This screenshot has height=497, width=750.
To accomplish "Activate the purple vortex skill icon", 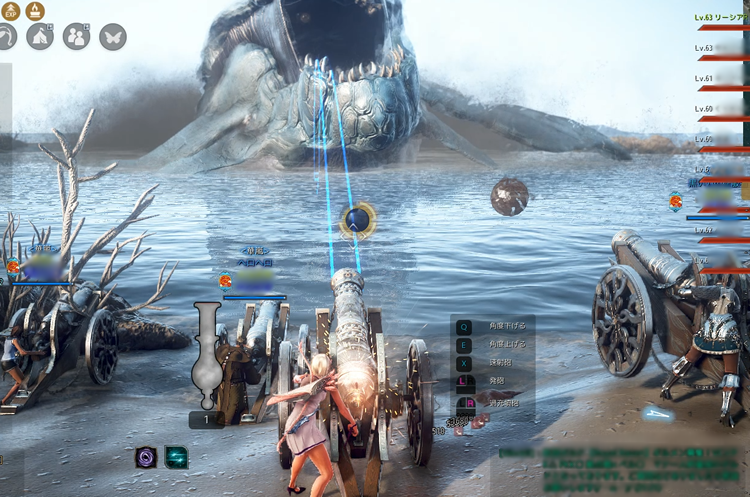I will pos(146,457).
